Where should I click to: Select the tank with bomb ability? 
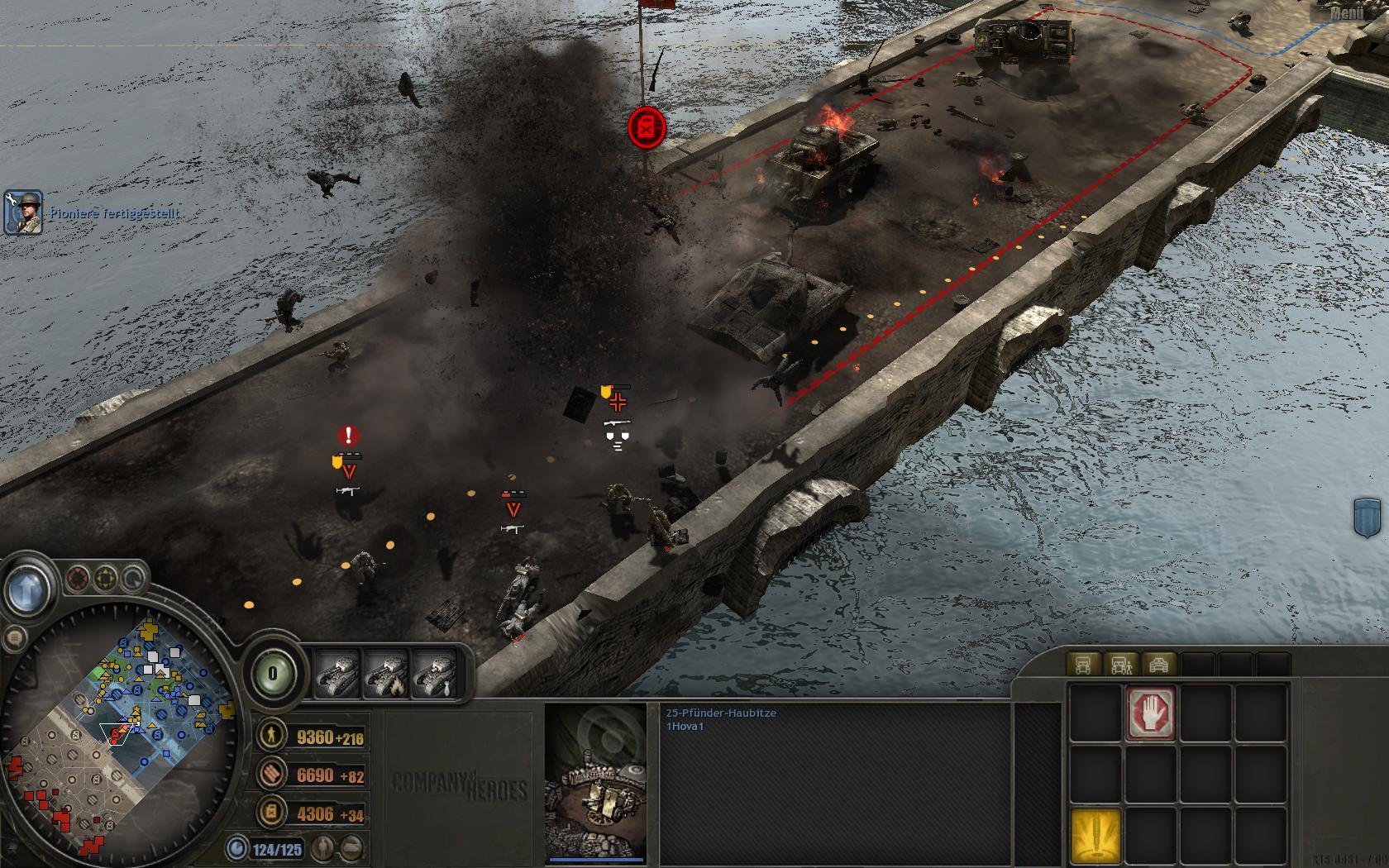(x=436, y=674)
